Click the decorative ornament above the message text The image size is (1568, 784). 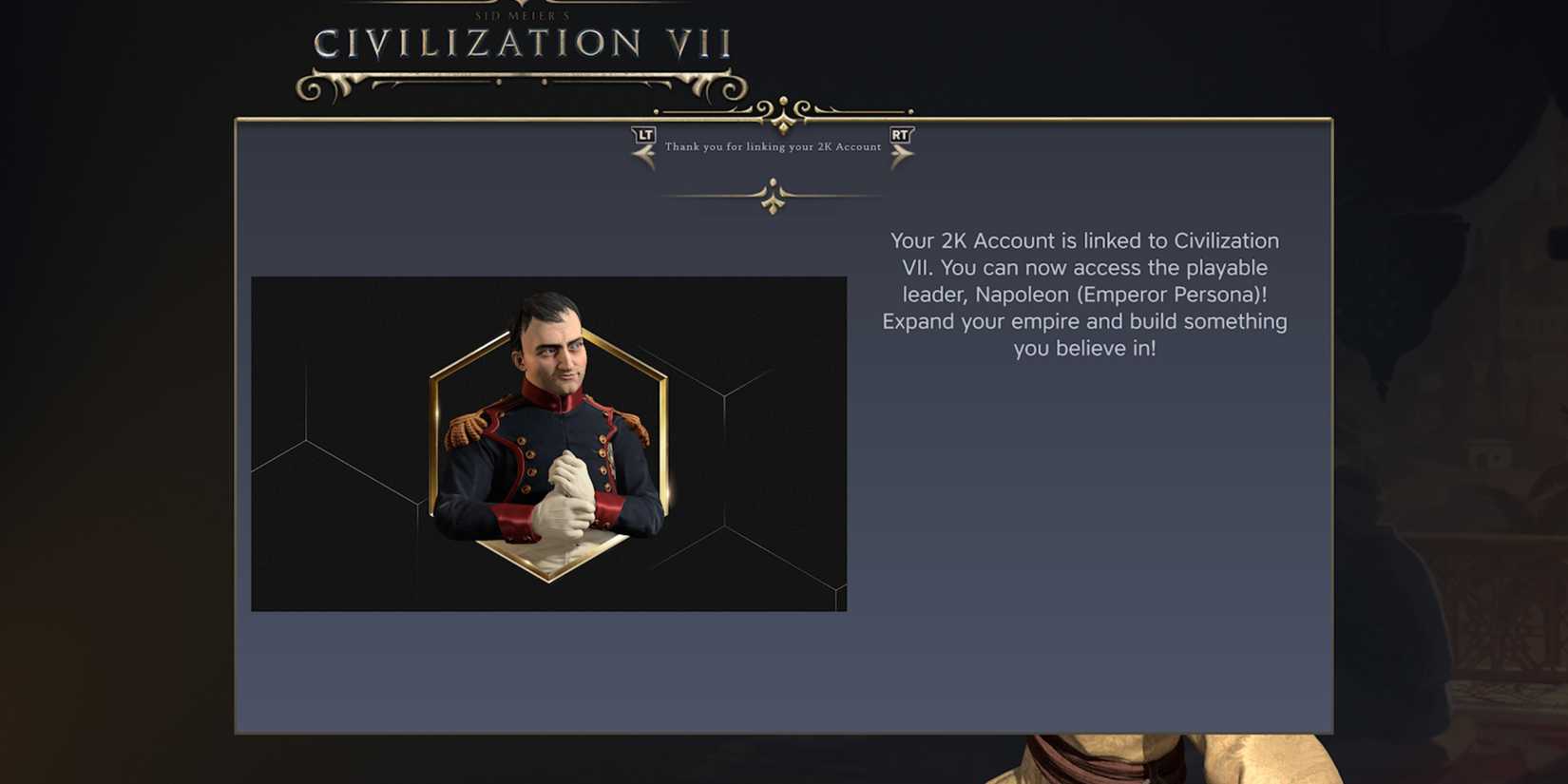coord(772,197)
